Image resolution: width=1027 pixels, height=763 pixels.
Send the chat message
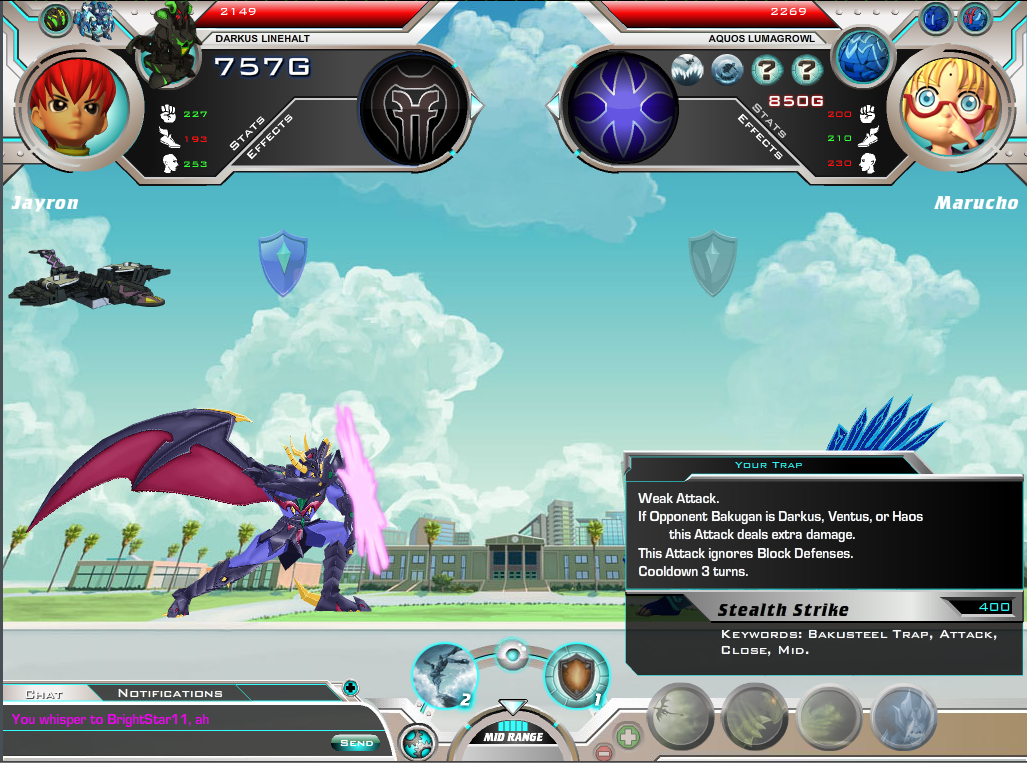(x=355, y=743)
